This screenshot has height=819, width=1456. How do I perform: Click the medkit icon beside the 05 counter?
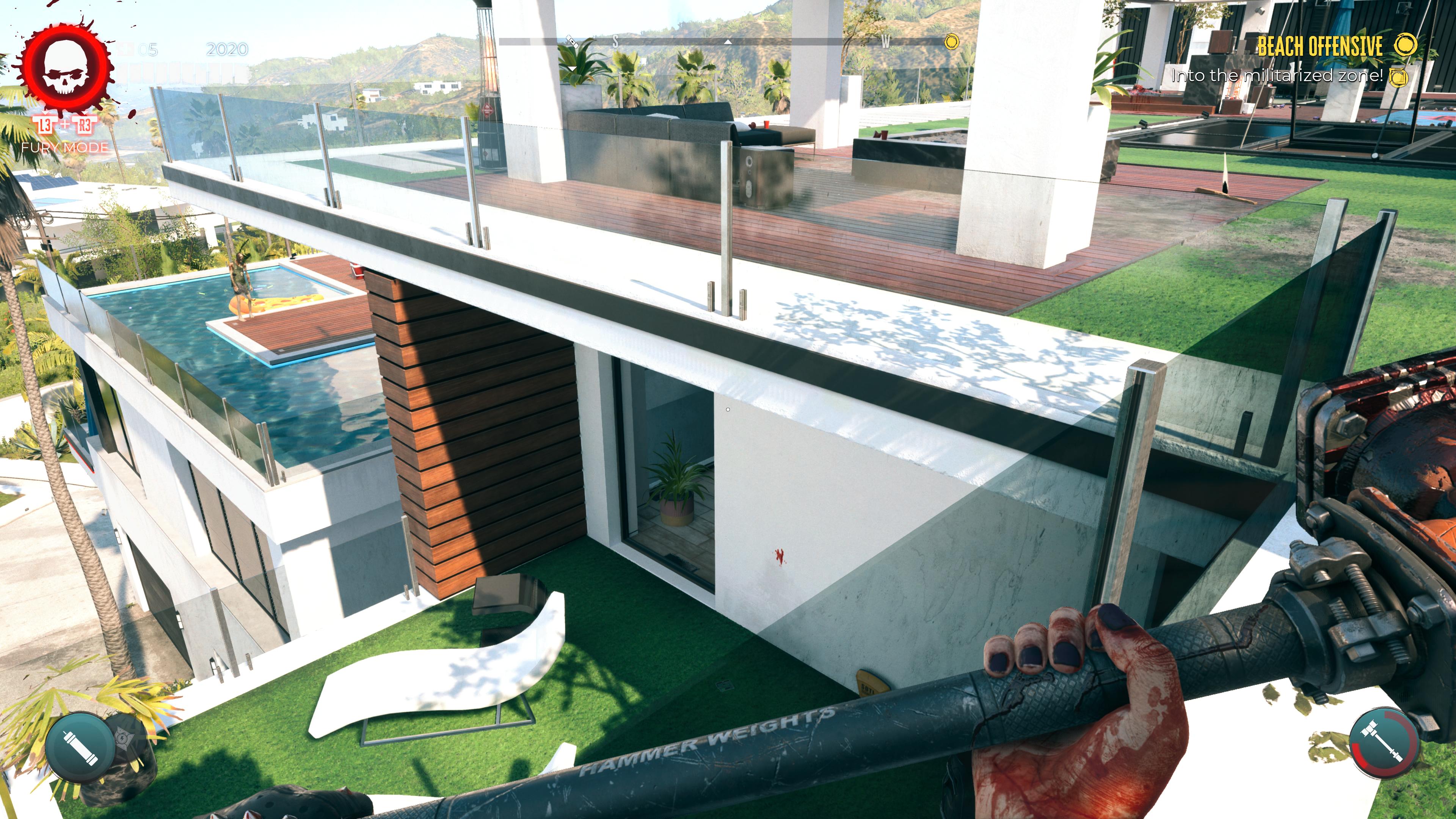coord(124,50)
